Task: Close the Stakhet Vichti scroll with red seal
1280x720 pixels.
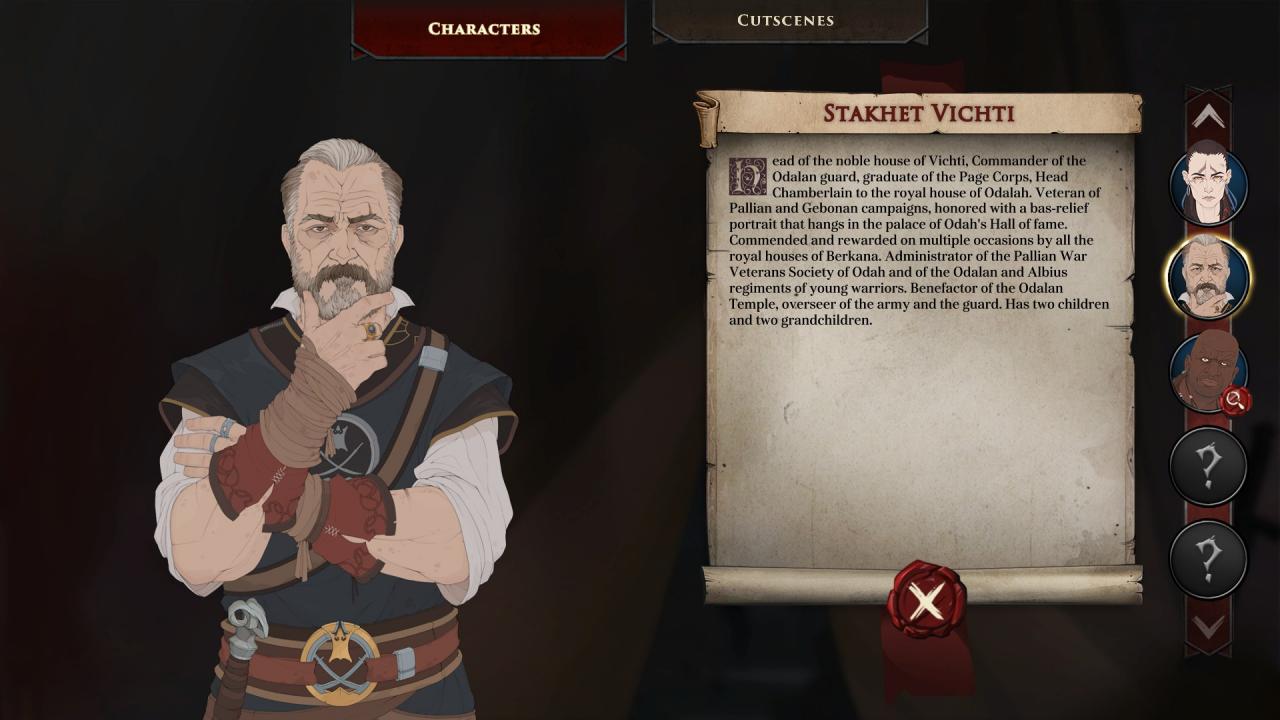Action: (x=926, y=599)
